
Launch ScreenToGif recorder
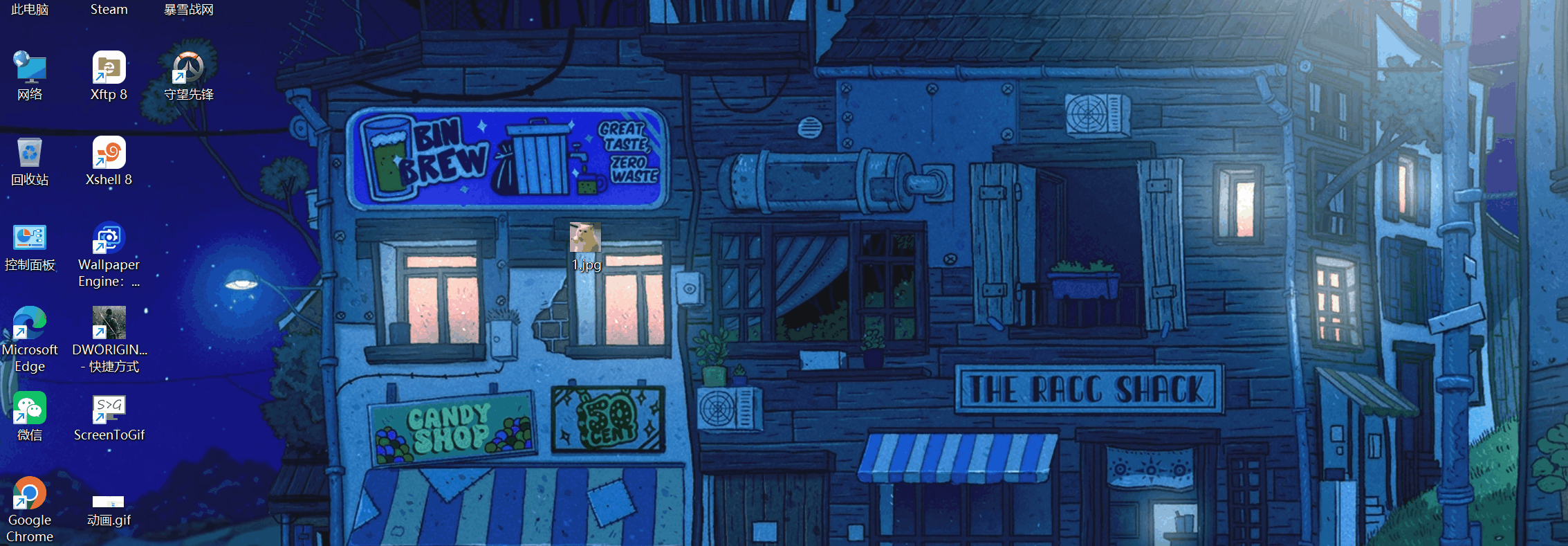click(108, 408)
